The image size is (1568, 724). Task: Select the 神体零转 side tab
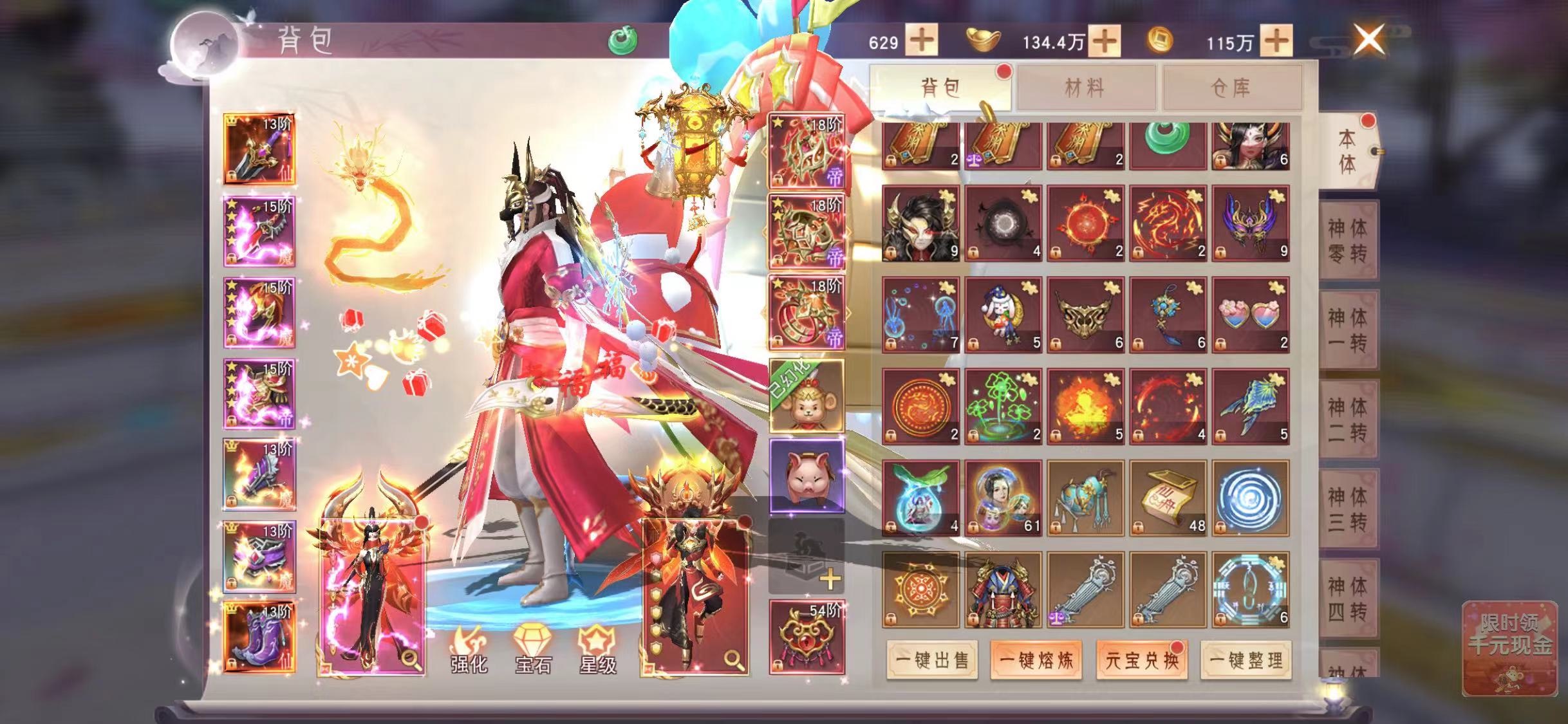tap(1347, 241)
